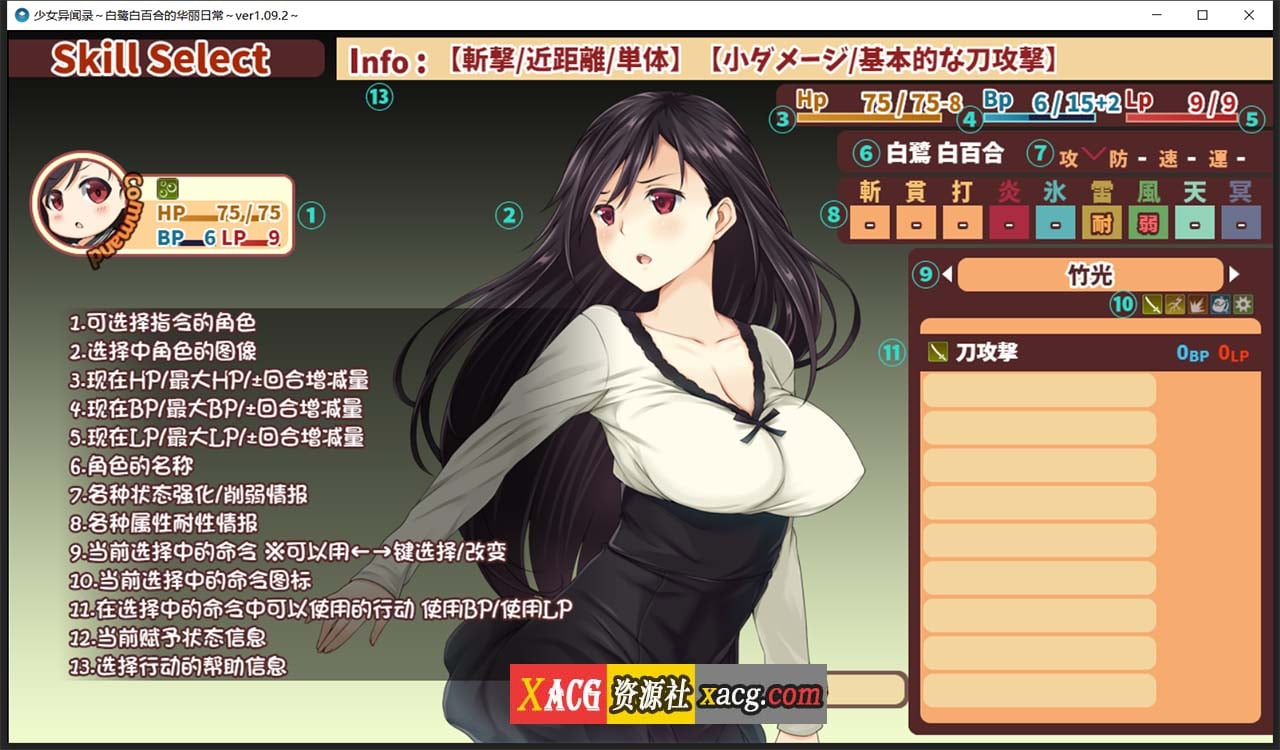Select the sword attack icon
This screenshot has width=1280, height=750.
[x=1152, y=305]
